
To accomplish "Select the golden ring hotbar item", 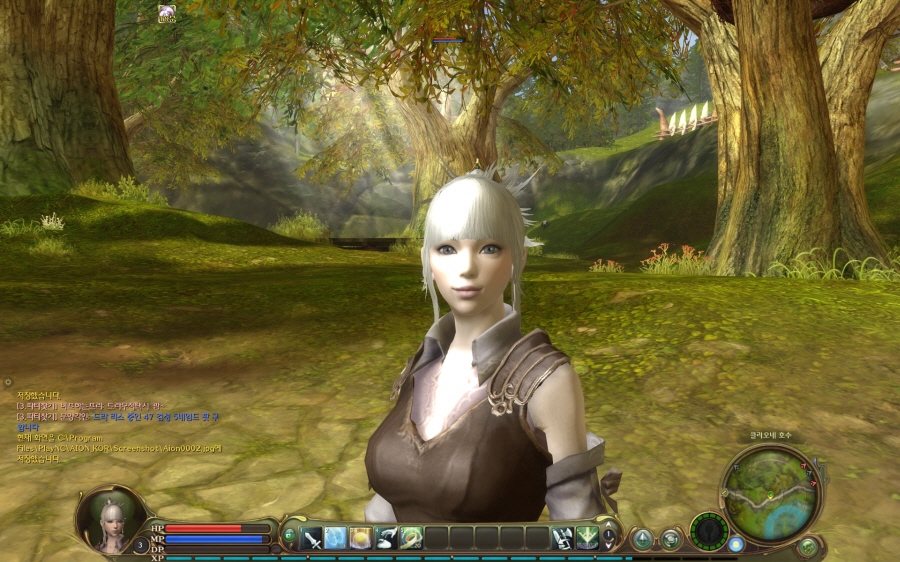I will pos(411,537).
